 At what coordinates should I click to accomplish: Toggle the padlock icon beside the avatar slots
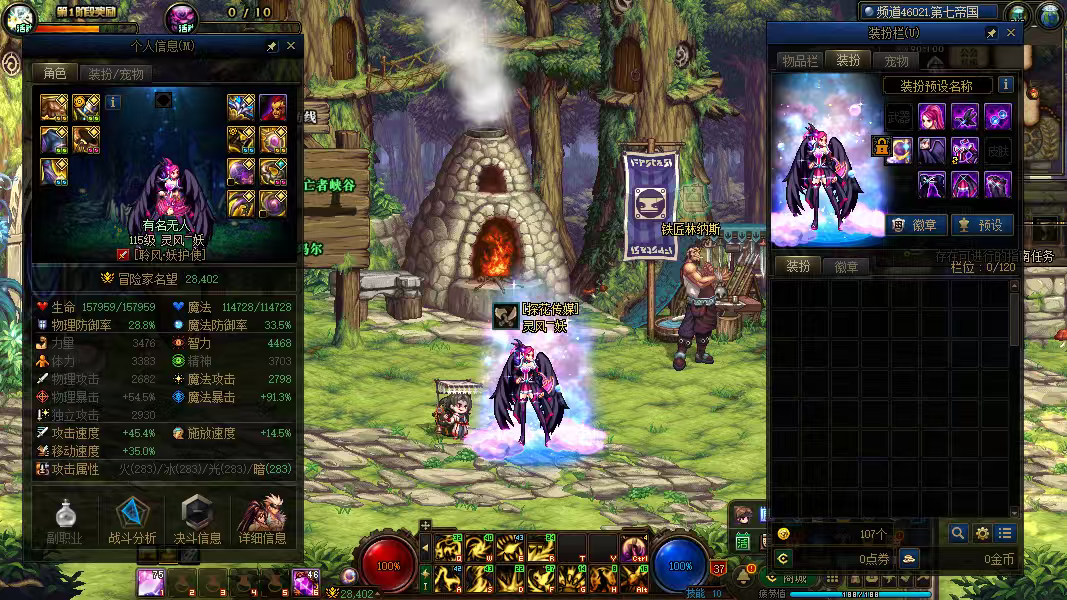pyautogui.click(x=881, y=147)
